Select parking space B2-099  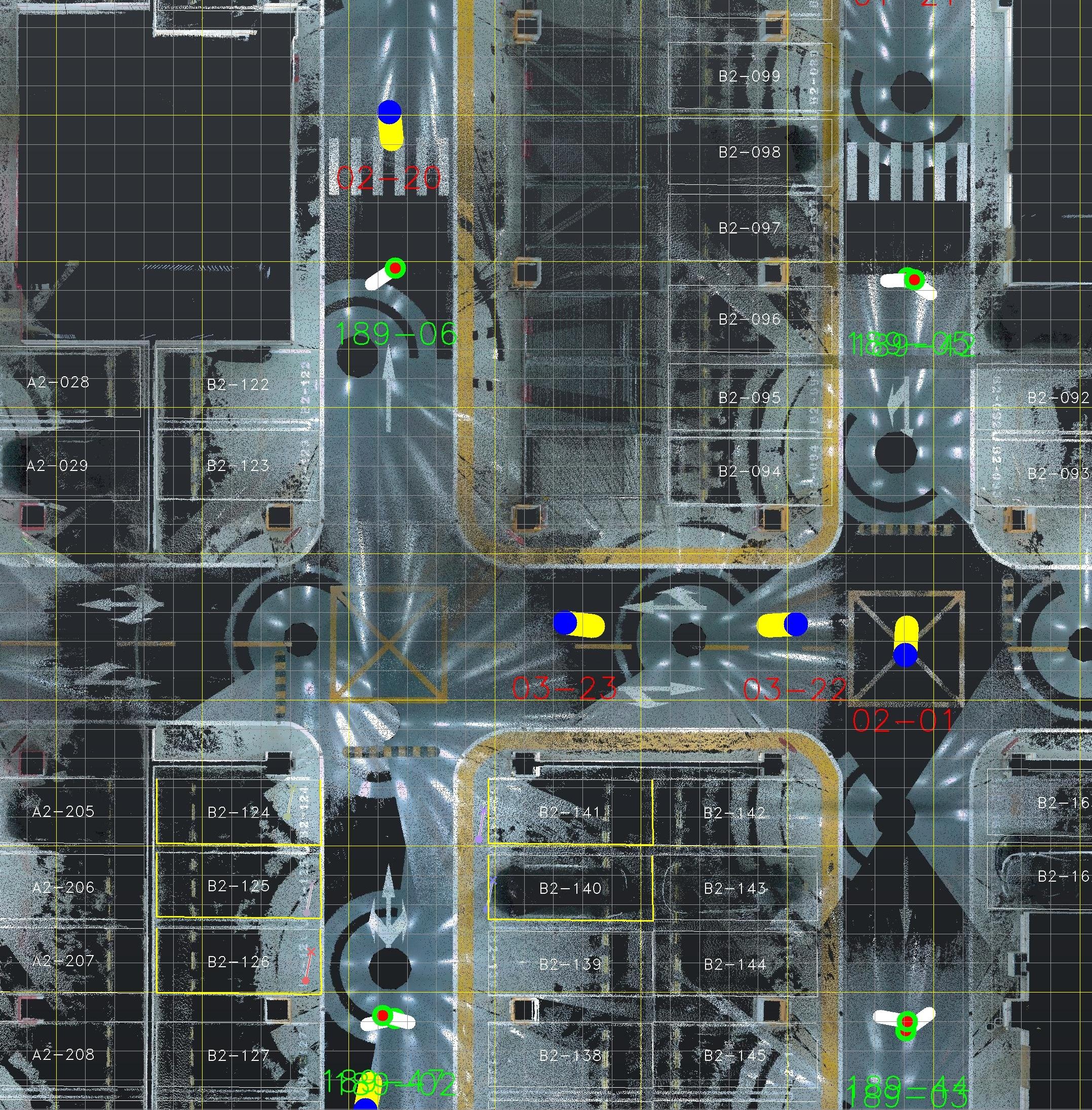750,76
